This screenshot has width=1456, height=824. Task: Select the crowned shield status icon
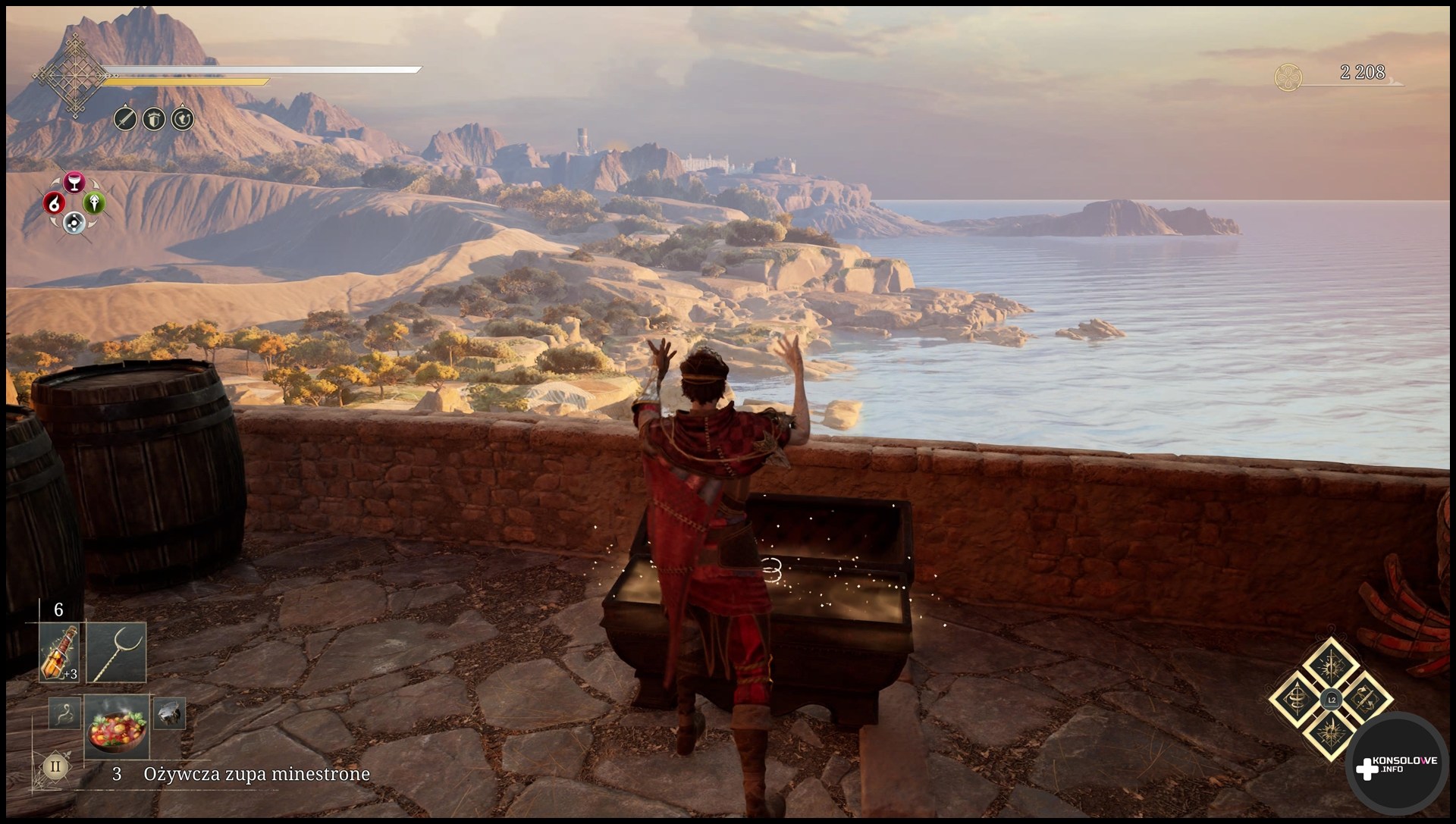154,119
